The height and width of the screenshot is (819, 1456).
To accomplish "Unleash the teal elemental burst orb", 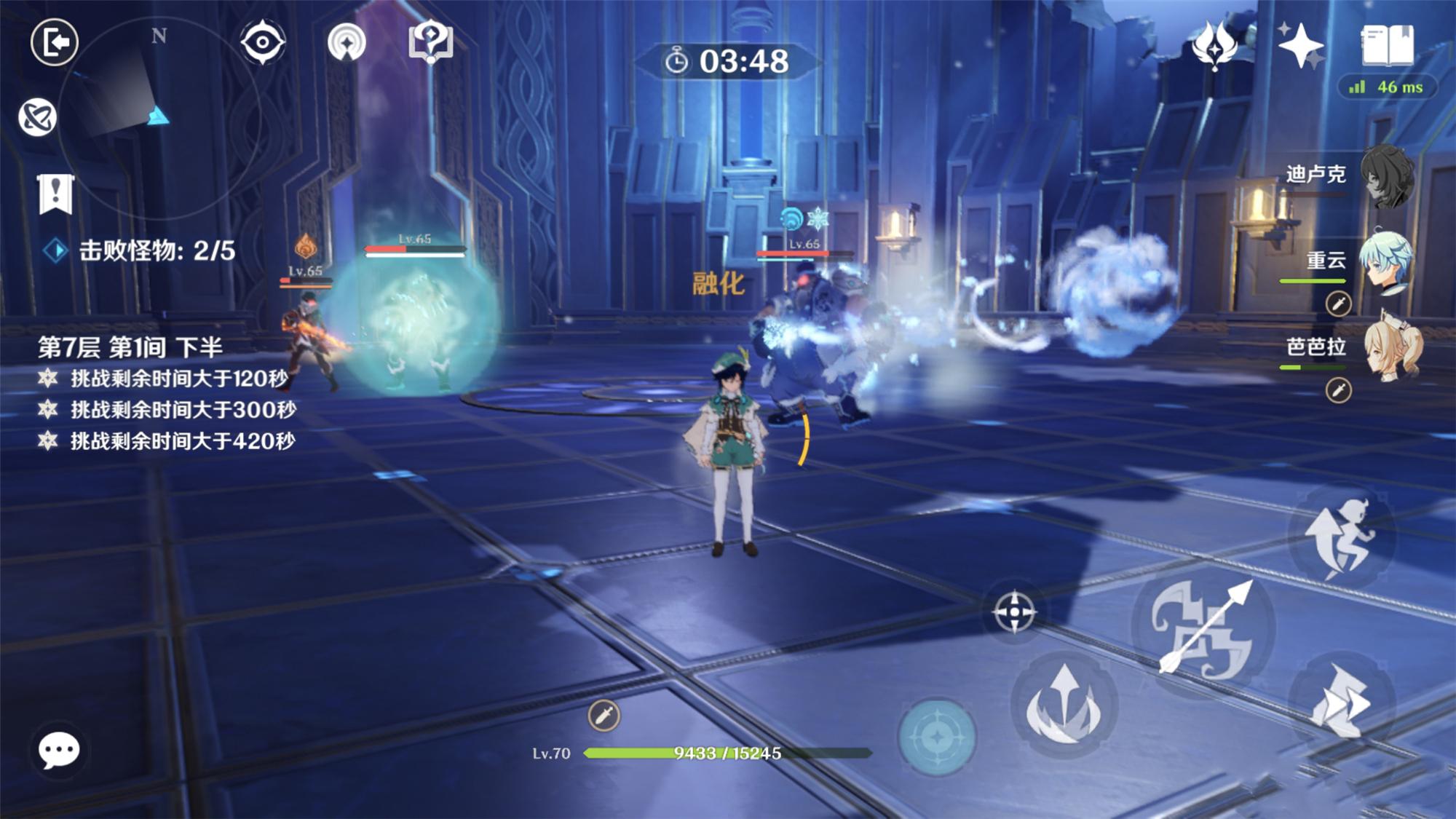I will coord(937,737).
